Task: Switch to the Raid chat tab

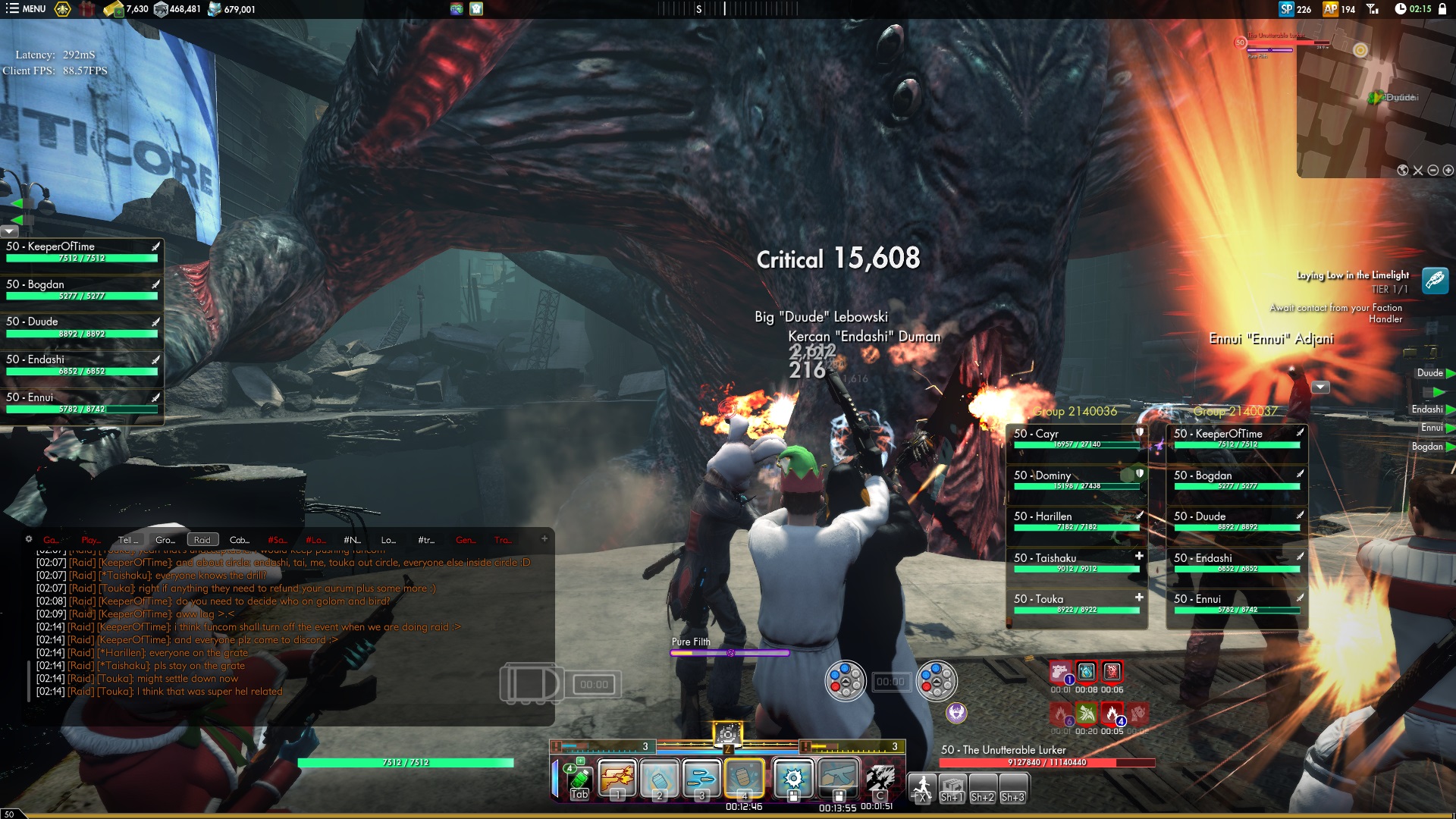Action: pos(202,540)
